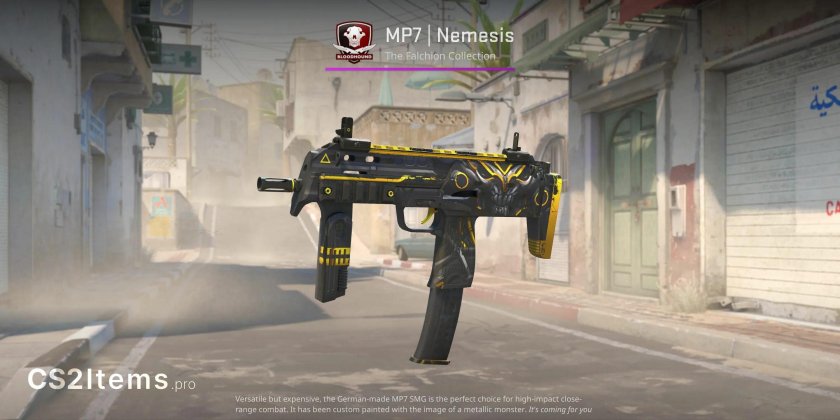This screenshot has width=840, height=420.
Task: Select the "The Falchion Collection" label
Action: click(x=440, y=57)
